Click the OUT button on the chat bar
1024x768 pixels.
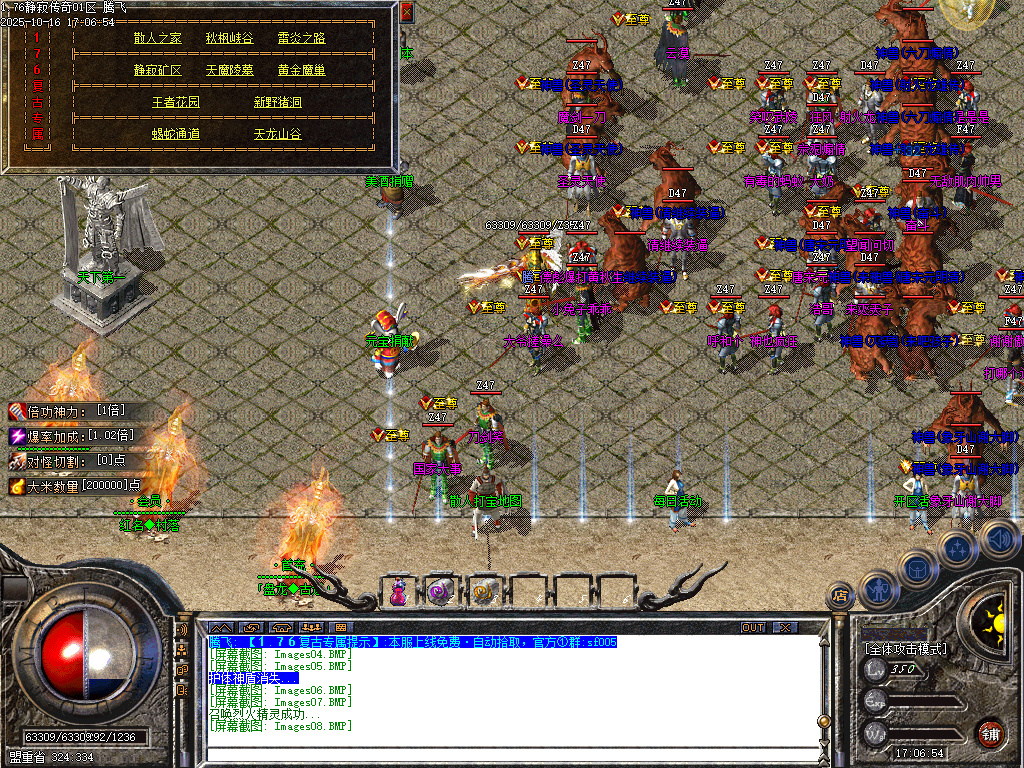coord(753,627)
